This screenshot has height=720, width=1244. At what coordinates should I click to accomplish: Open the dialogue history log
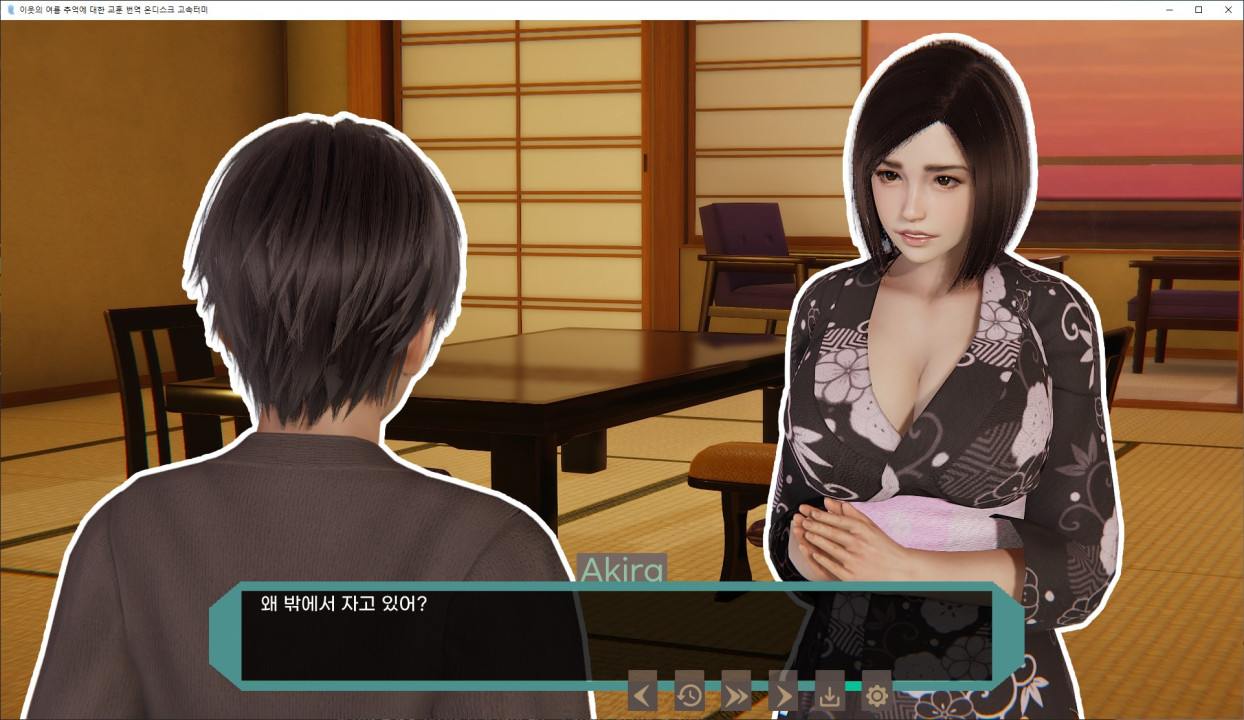pos(689,693)
